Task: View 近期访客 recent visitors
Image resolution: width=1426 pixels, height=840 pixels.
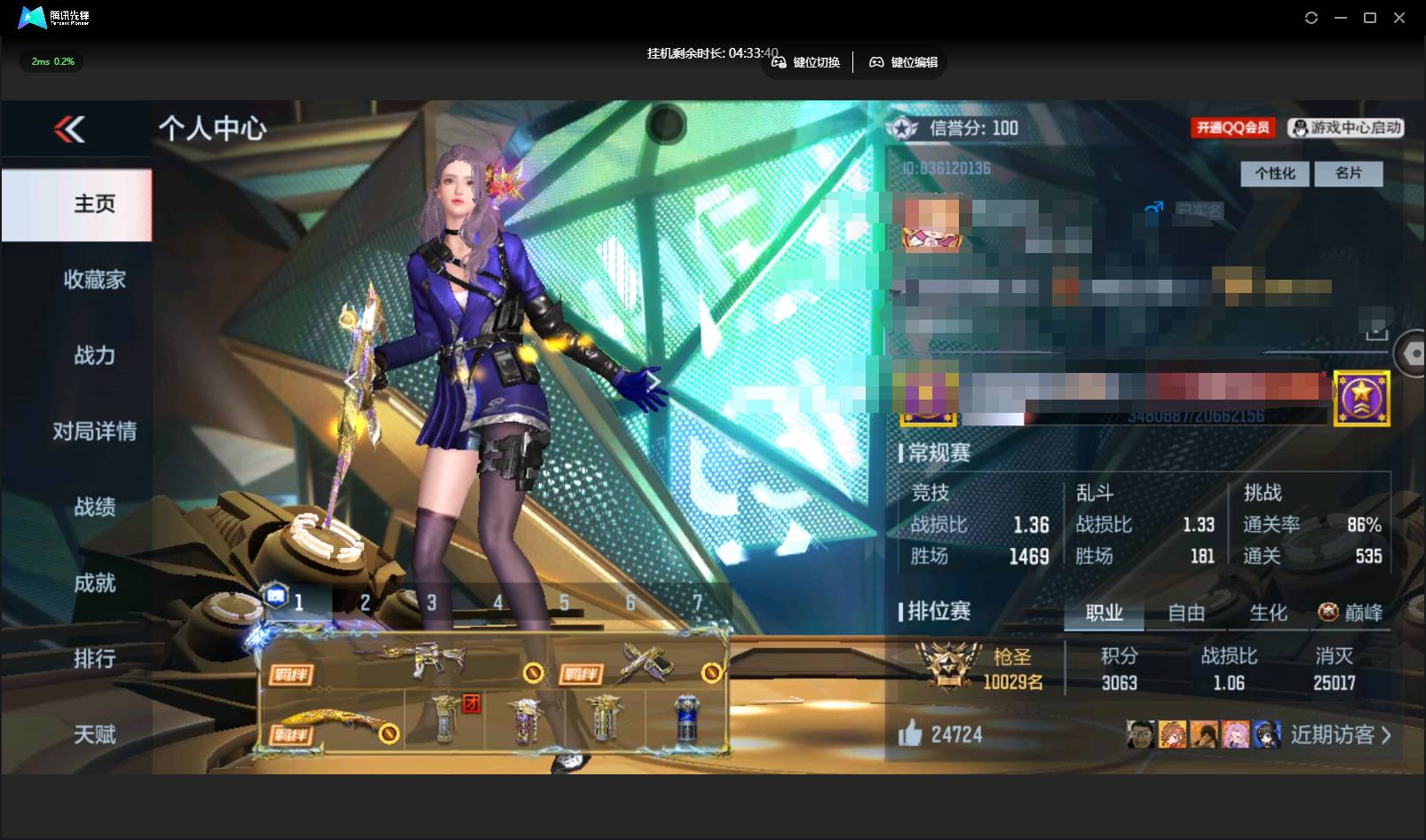Action: [x=1340, y=734]
